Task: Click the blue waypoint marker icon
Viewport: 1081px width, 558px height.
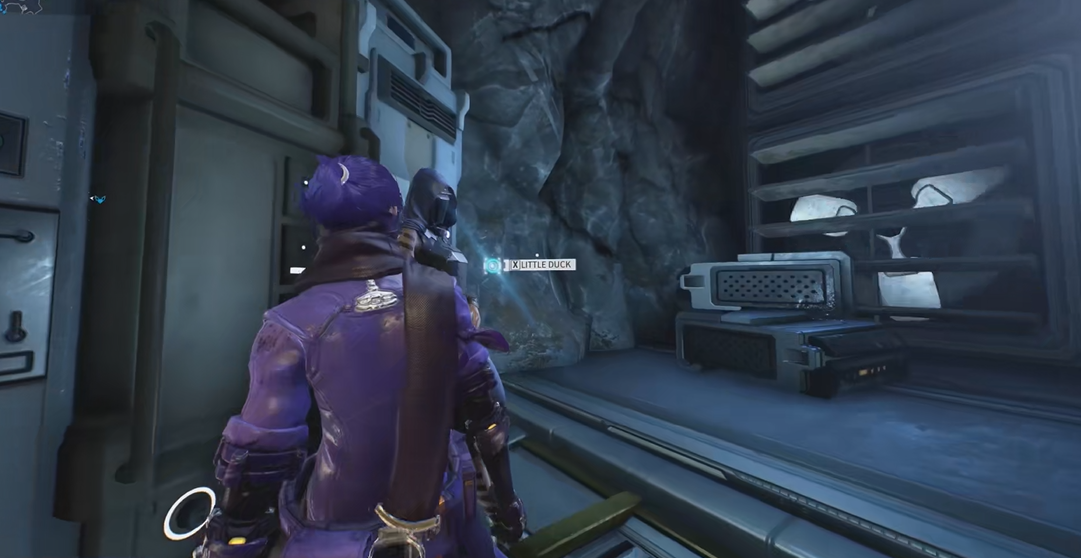Action: click(x=98, y=199)
